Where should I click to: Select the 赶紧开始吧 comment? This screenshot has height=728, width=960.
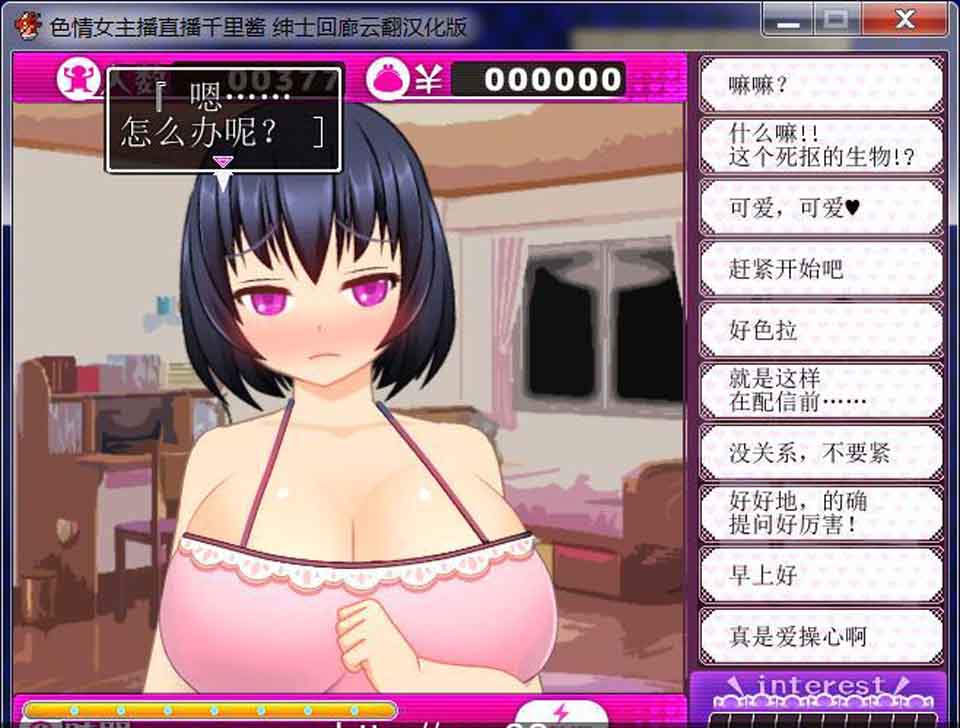[820, 268]
